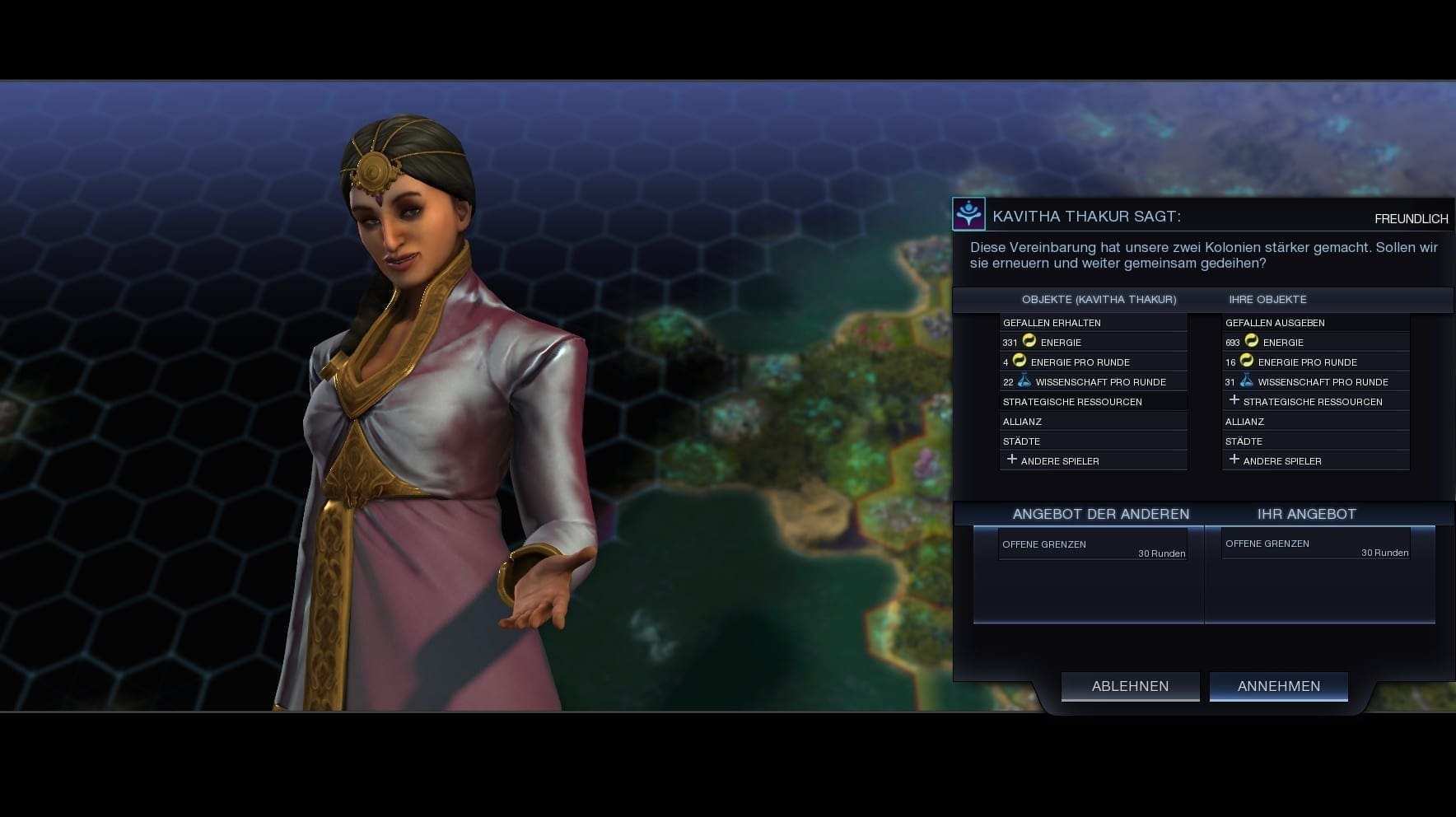Offer your 31 Wissenschaft pro Runde

[1315, 381]
